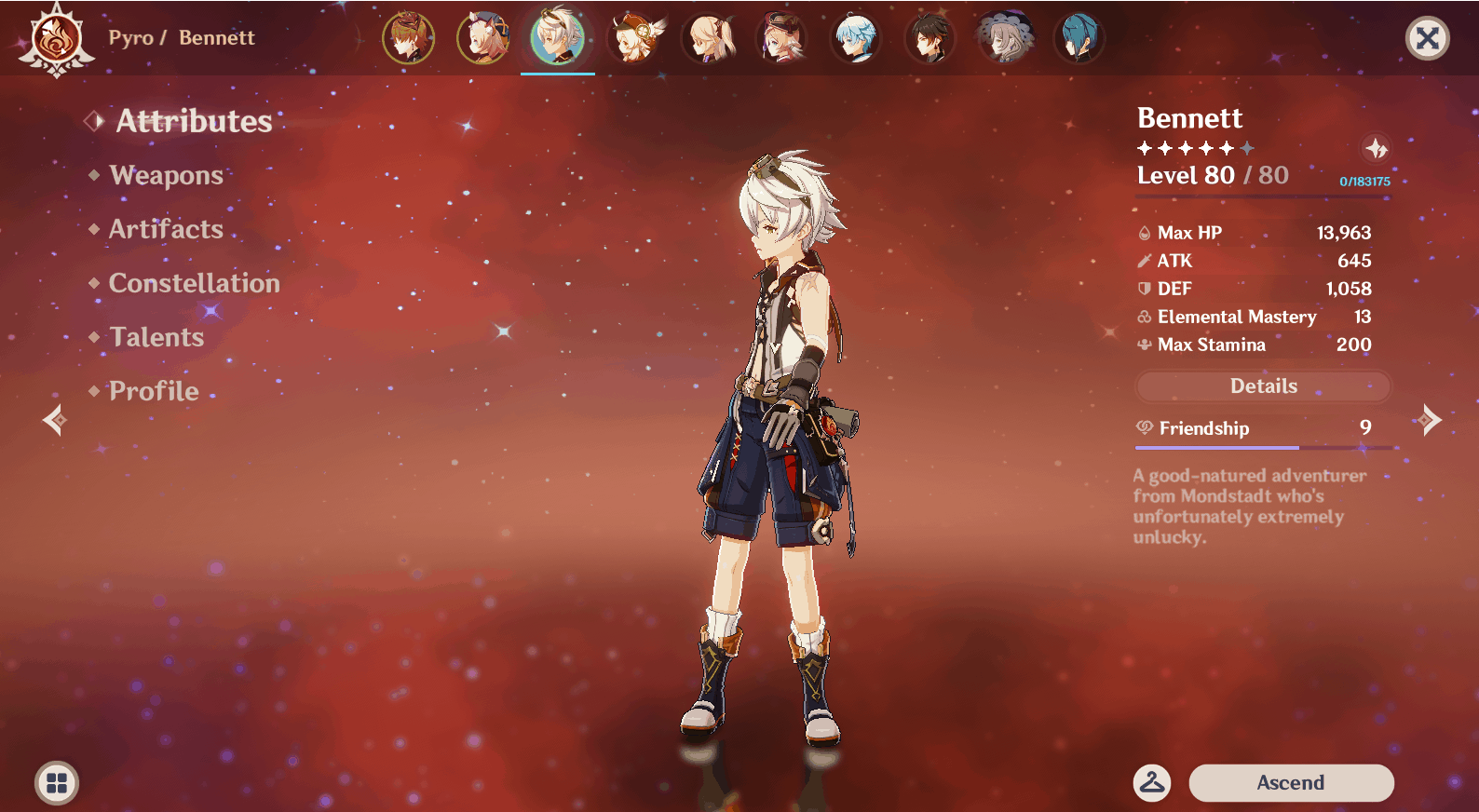Image resolution: width=1479 pixels, height=812 pixels.
Task: Switch to Fischl's blonde portrait
Action: pos(708,38)
